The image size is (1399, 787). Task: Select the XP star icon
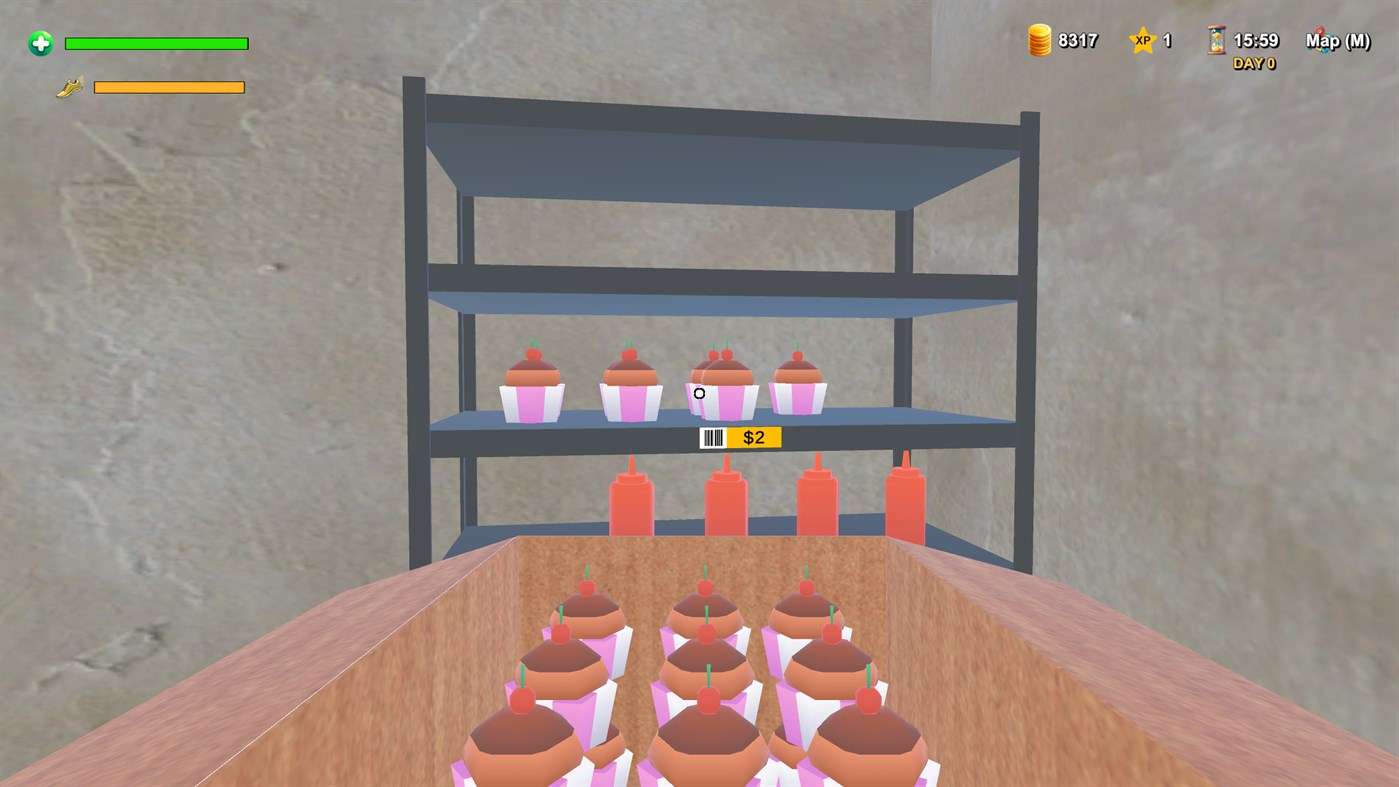coord(1144,40)
